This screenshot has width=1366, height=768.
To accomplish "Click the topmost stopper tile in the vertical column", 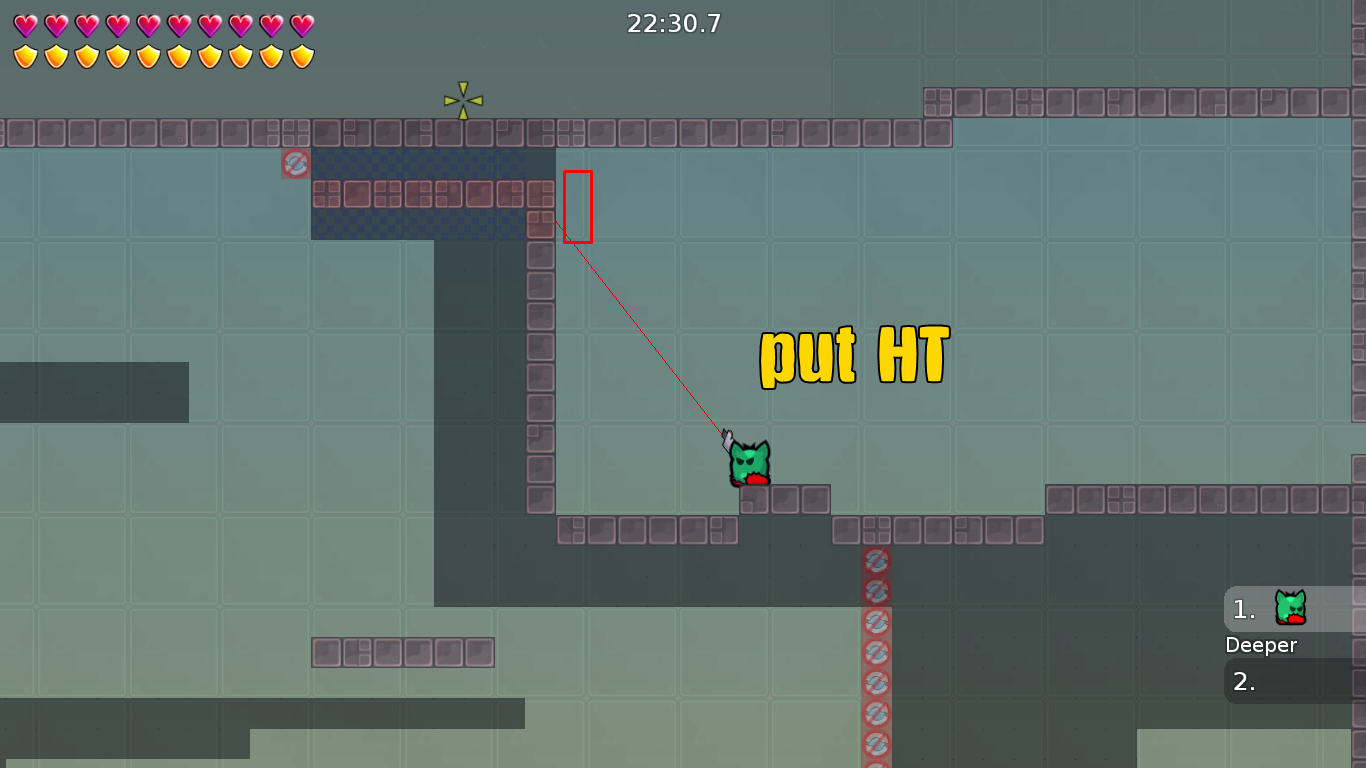I will coord(875,560).
